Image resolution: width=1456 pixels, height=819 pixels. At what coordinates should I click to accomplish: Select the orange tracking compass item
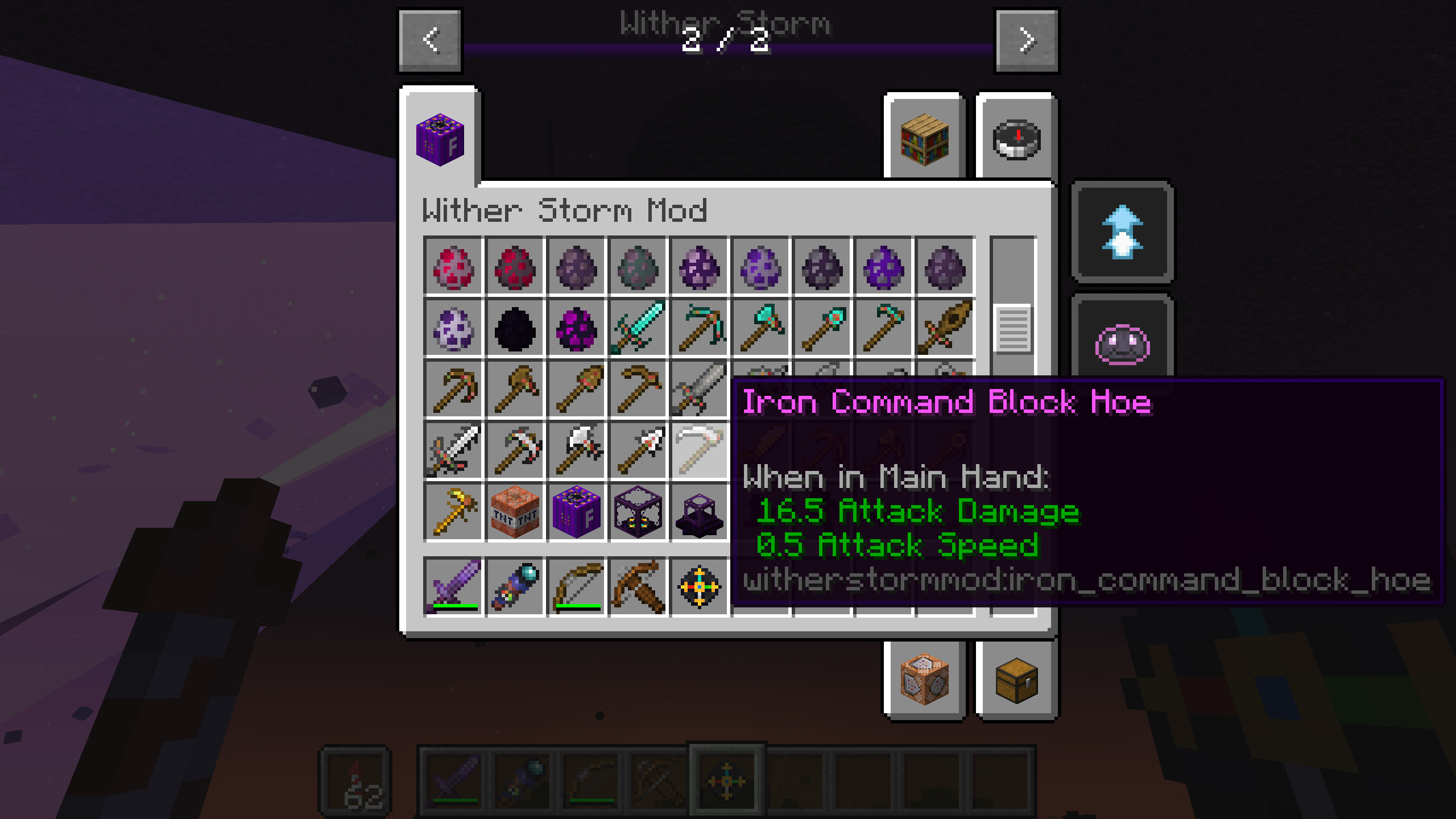click(x=698, y=586)
